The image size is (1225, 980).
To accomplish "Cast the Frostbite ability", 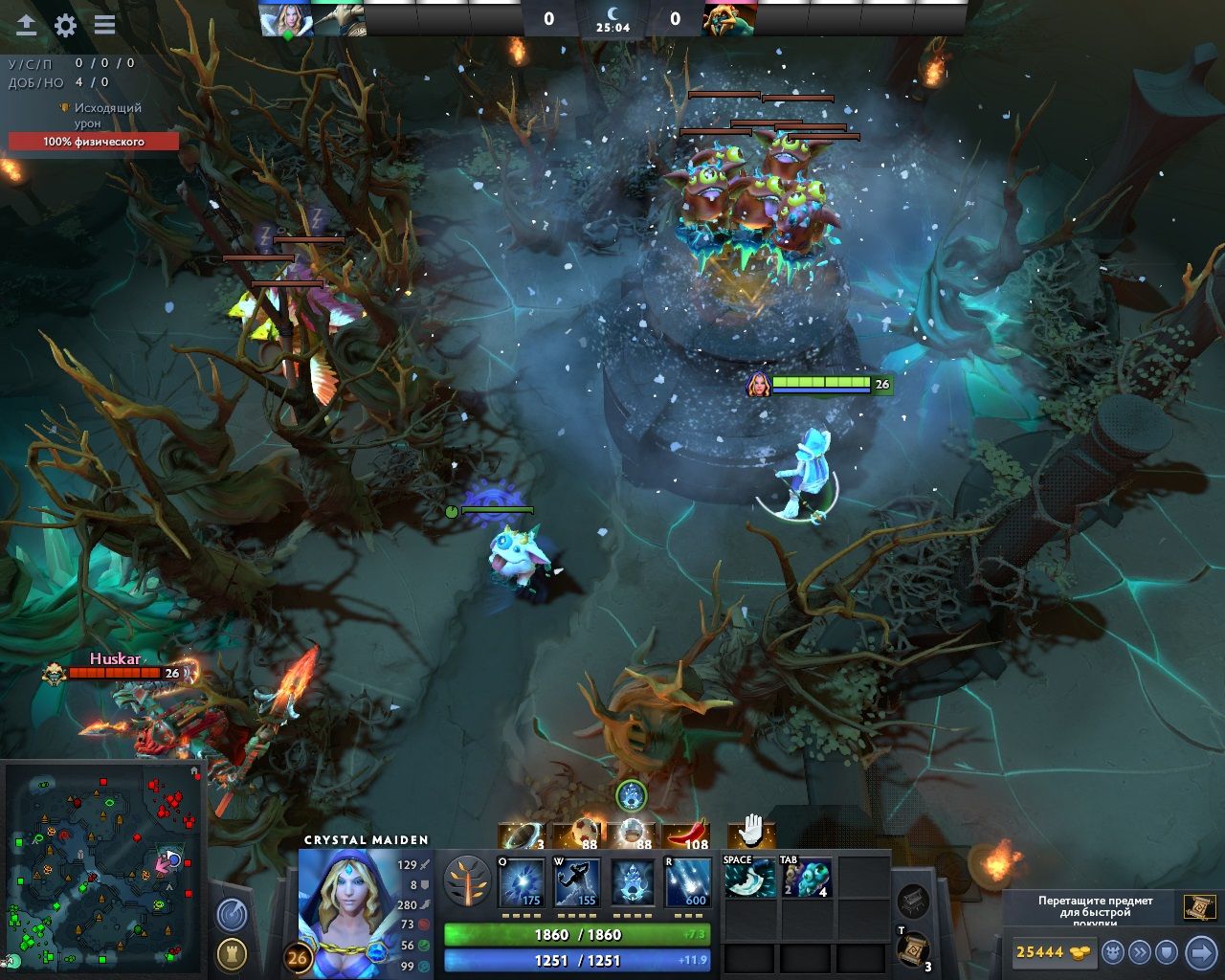I will tap(577, 882).
